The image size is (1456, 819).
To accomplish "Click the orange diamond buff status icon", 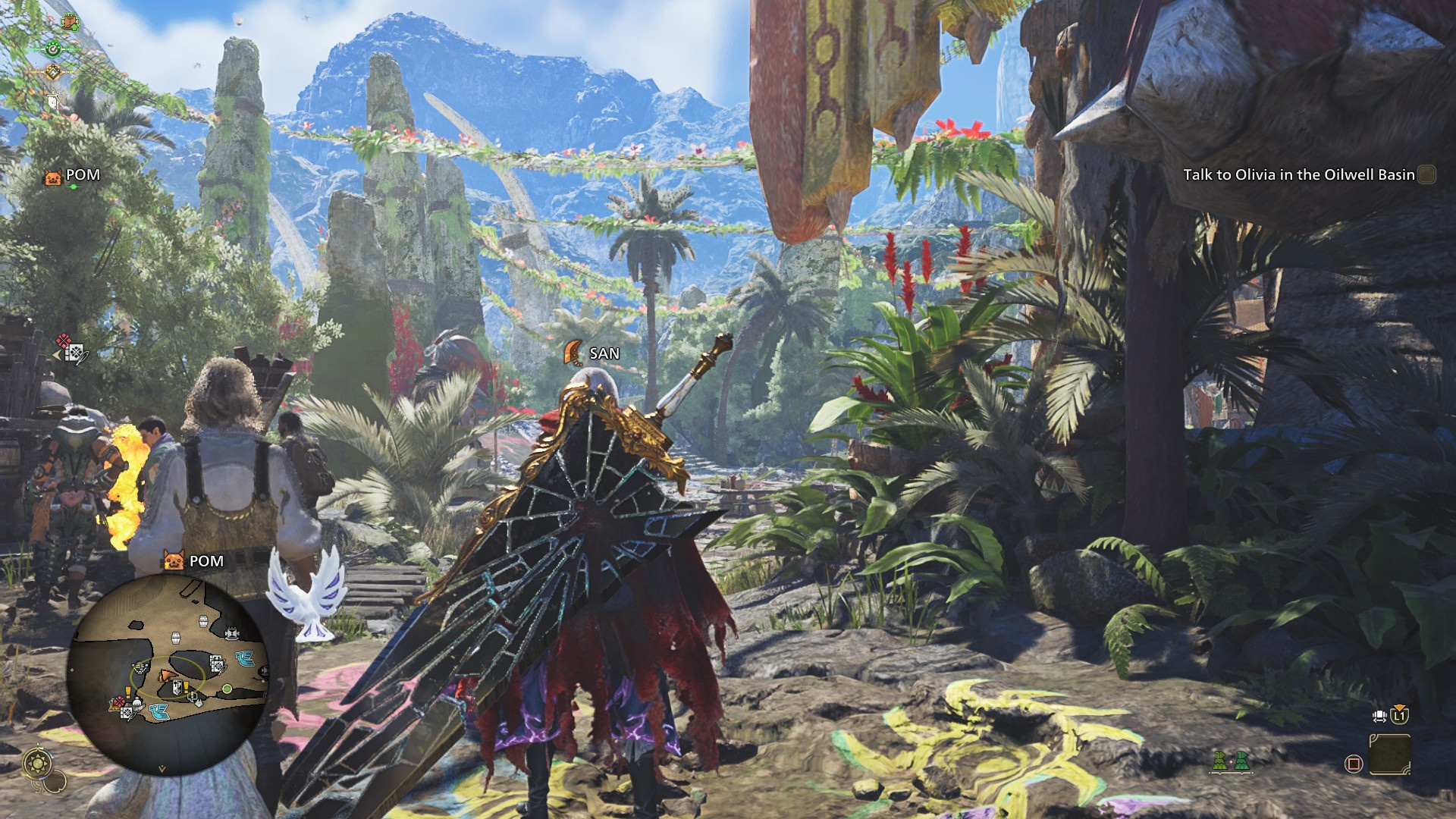I will click(x=52, y=72).
